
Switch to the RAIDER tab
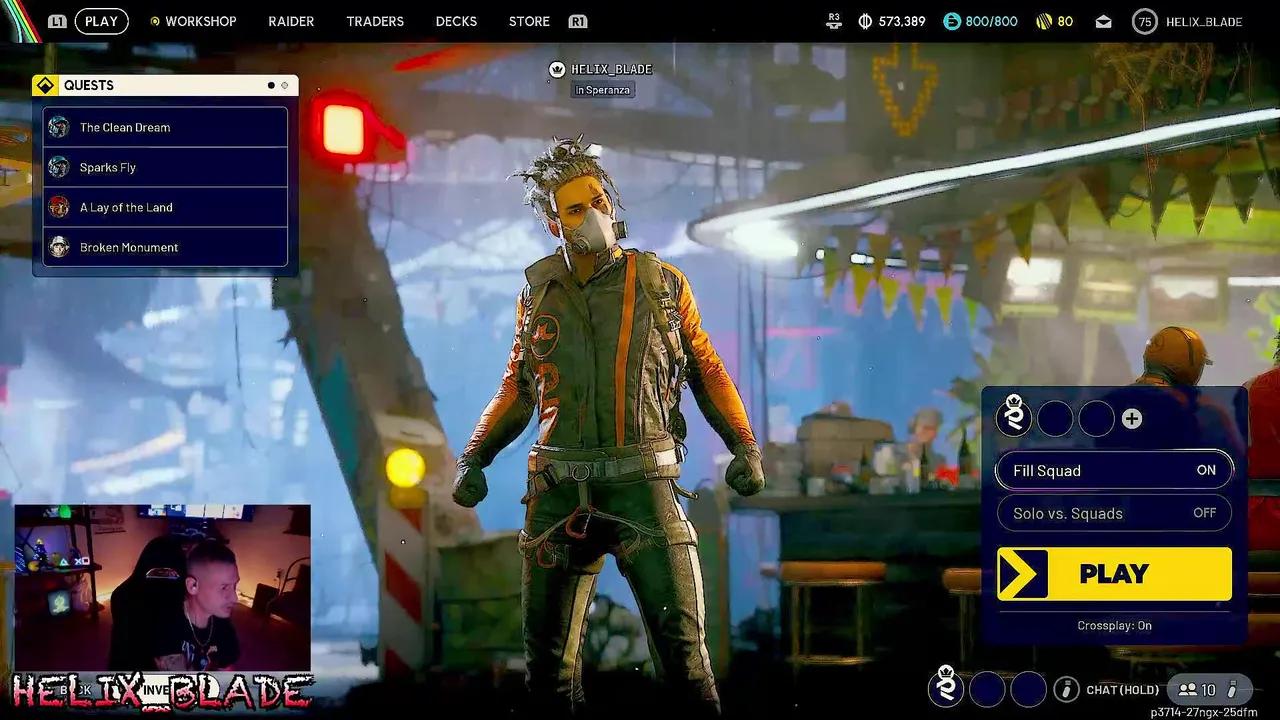tap(290, 20)
